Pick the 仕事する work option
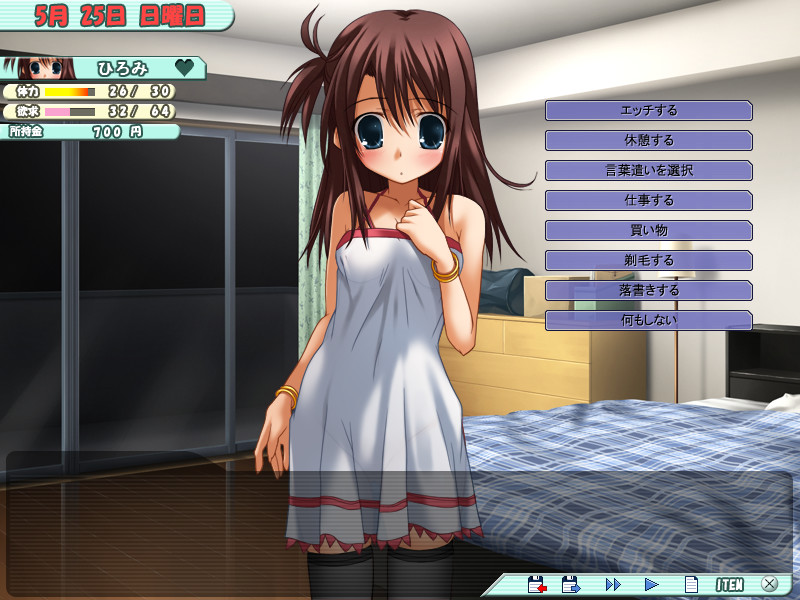 click(x=648, y=200)
